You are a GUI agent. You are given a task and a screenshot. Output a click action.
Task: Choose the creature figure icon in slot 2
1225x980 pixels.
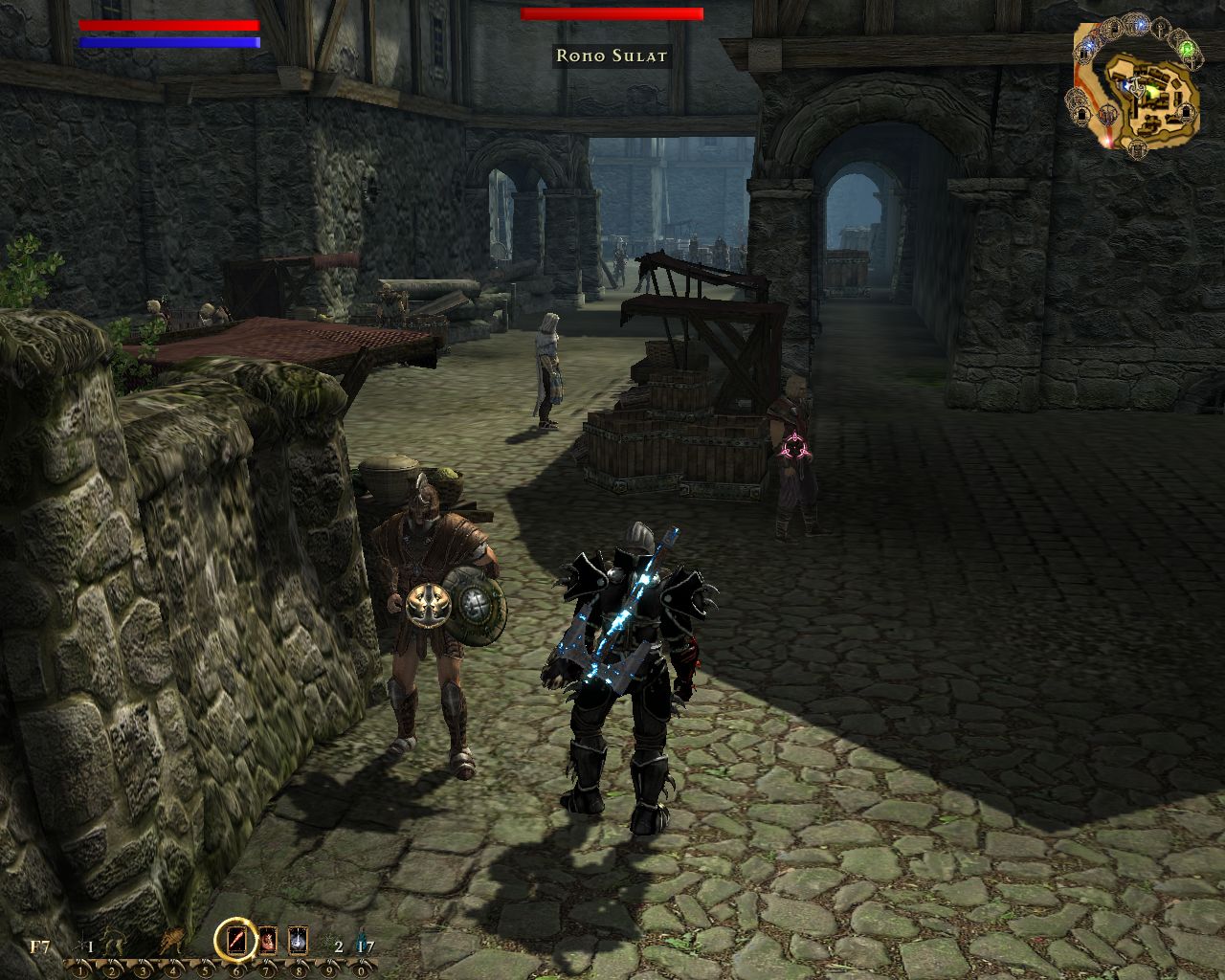click(x=113, y=944)
